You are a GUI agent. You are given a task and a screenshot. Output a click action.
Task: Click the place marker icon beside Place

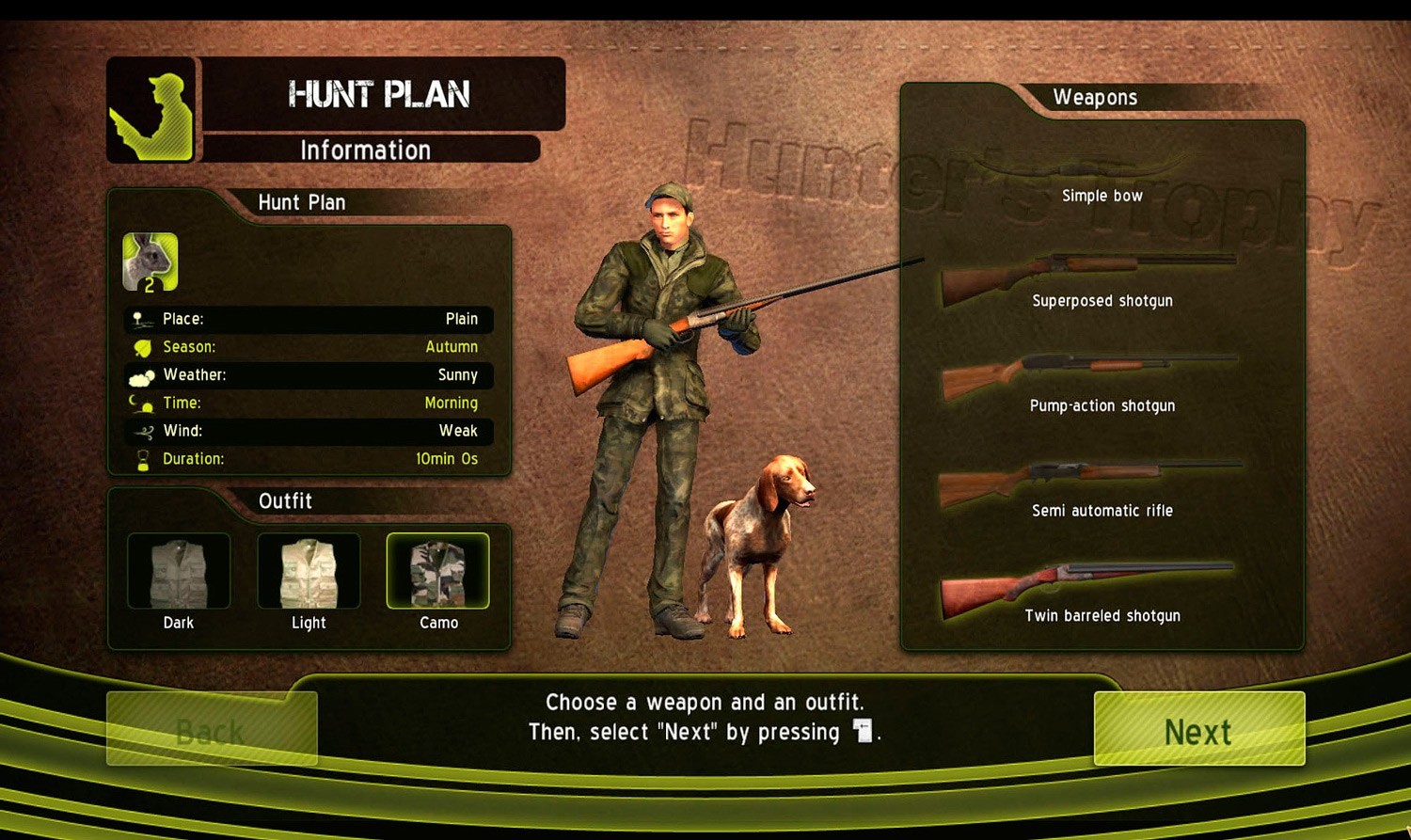(x=143, y=319)
